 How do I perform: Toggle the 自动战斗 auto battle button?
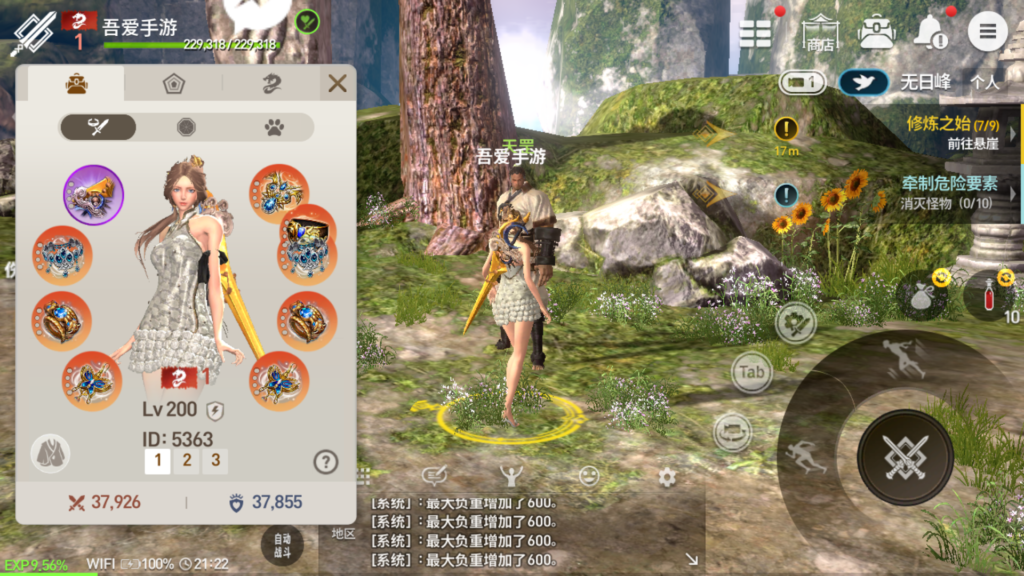(282, 546)
